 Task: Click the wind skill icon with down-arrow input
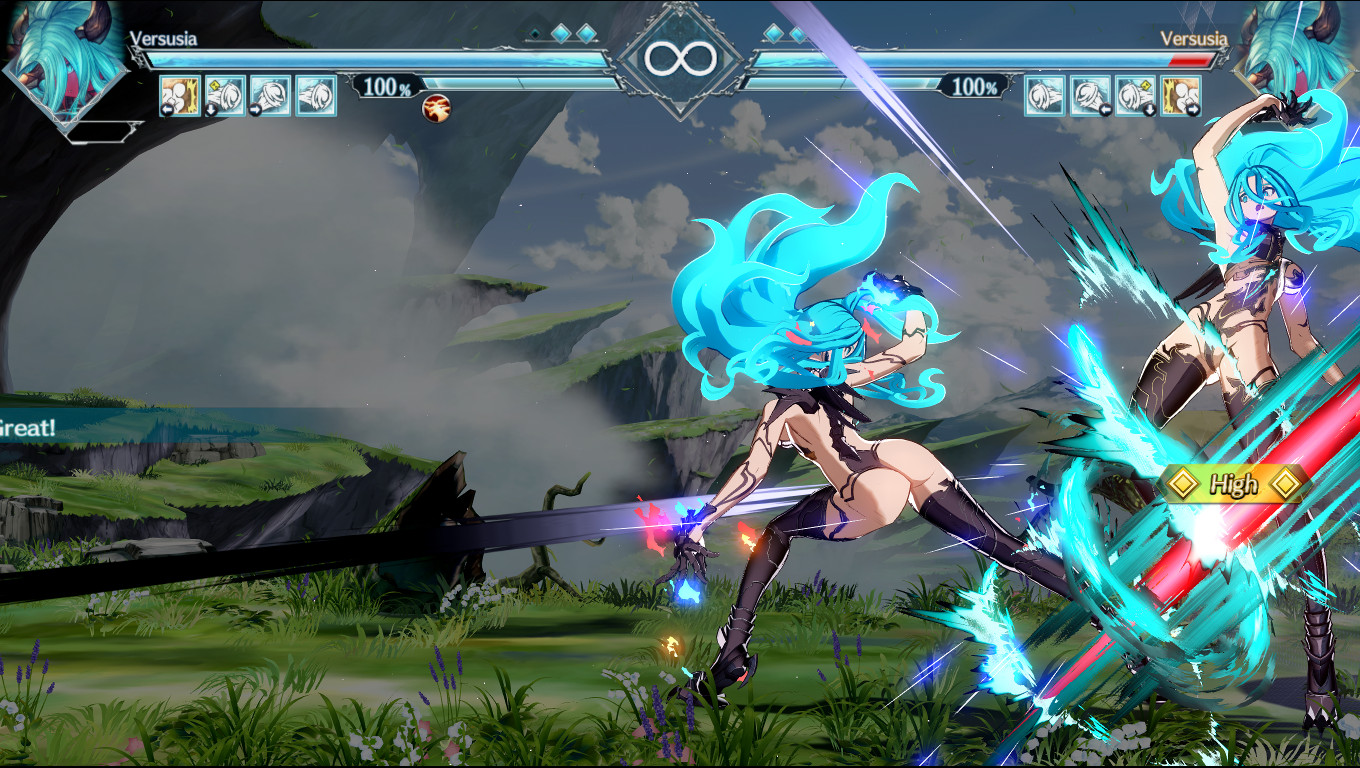(224, 98)
